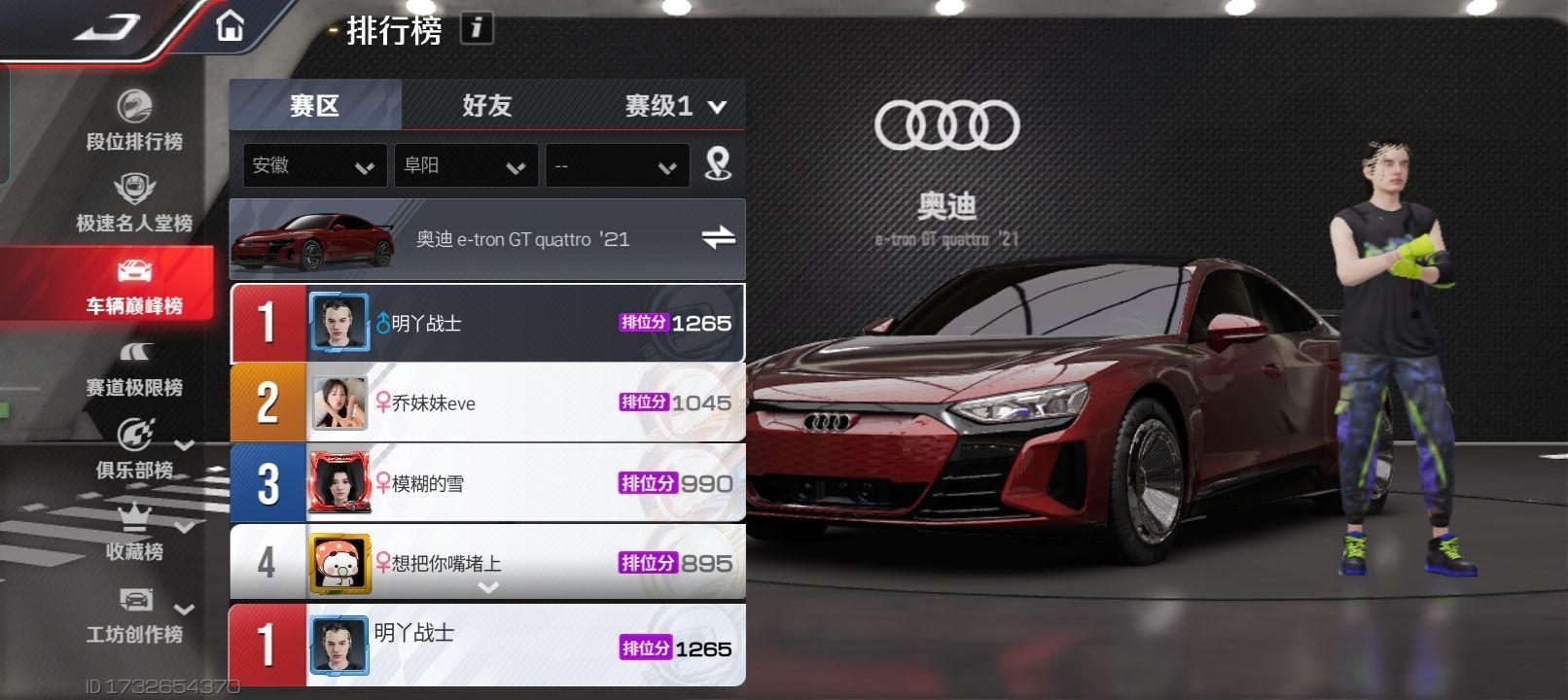Open 极速名人堂榜 menu entry
Image resolution: width=1568 pixels, height=700 pixels.
point(134,202)
